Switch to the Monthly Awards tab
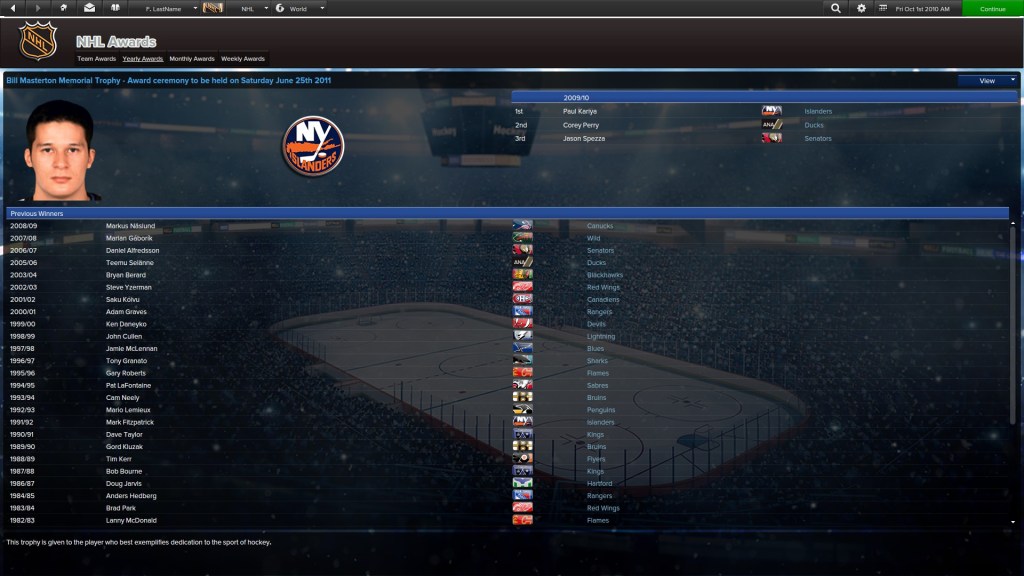 (192, 59)
